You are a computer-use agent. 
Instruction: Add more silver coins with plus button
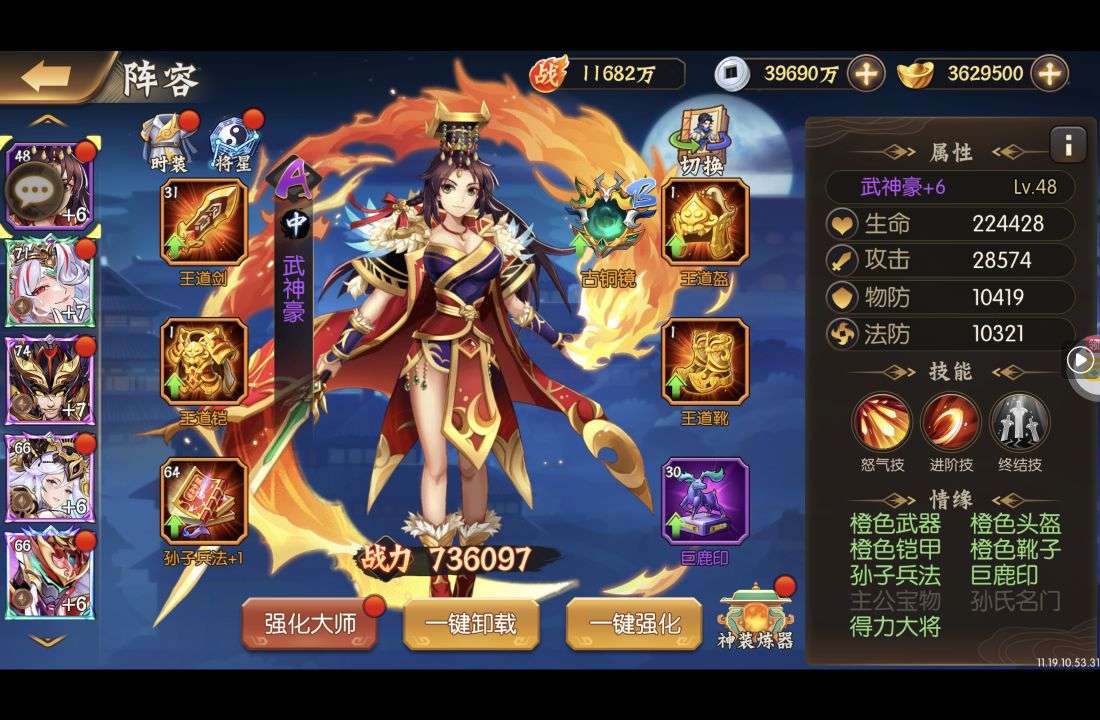point(866,73)
